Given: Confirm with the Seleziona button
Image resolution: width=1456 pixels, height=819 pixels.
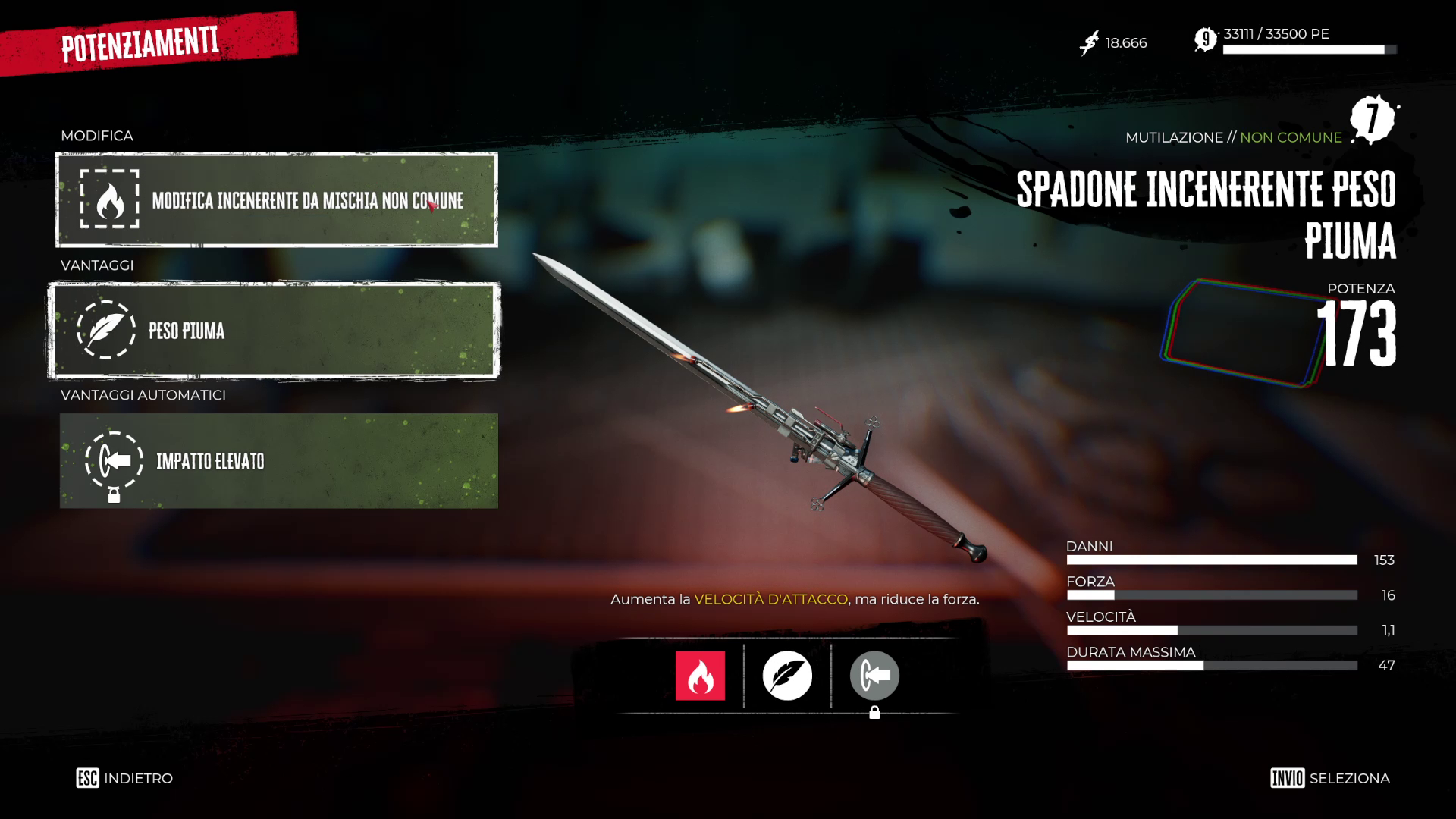Looking at the screenshot, I should 1330,778.
